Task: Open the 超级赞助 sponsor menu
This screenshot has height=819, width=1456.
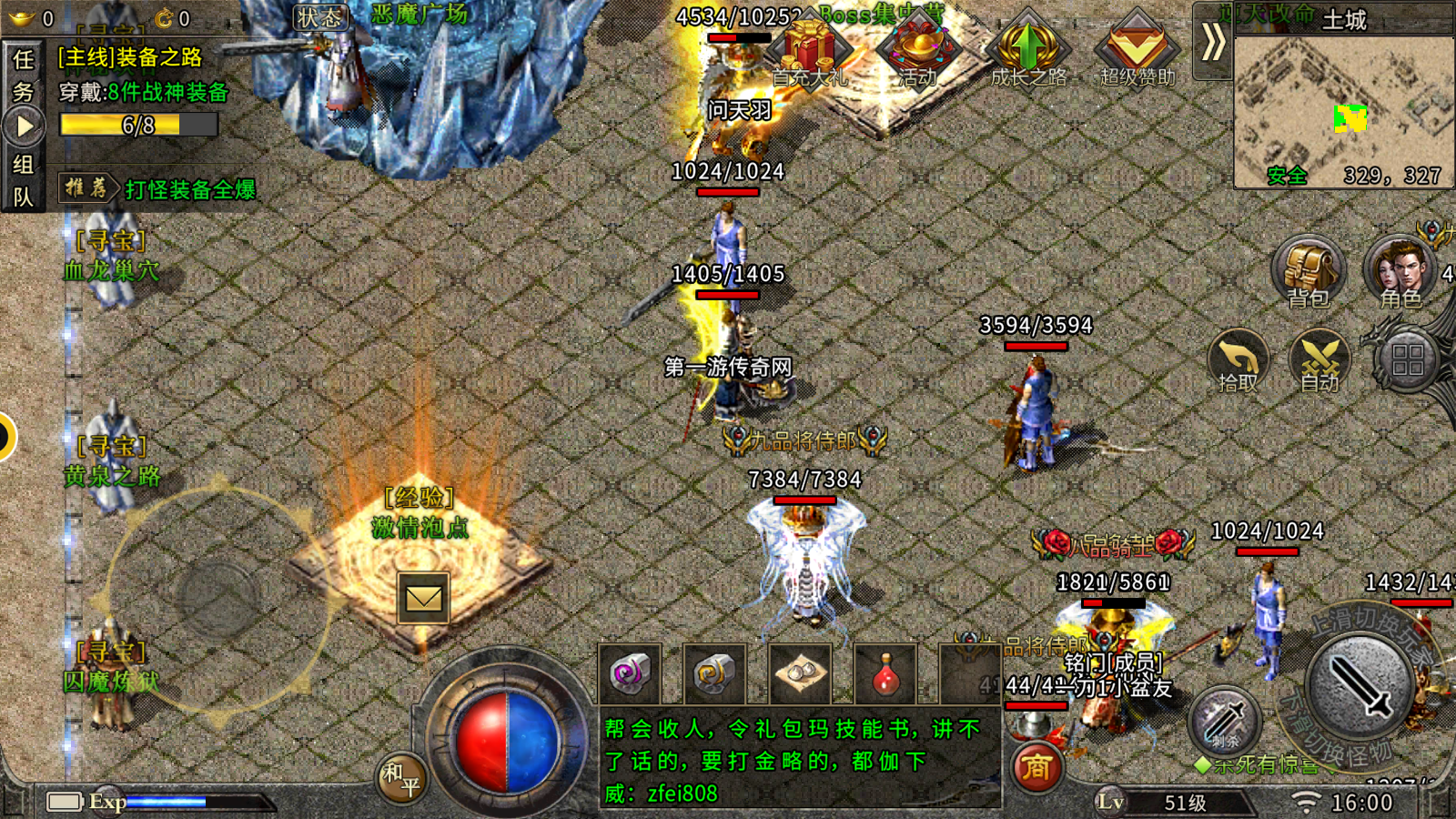Action: [x=1137, y=50]
